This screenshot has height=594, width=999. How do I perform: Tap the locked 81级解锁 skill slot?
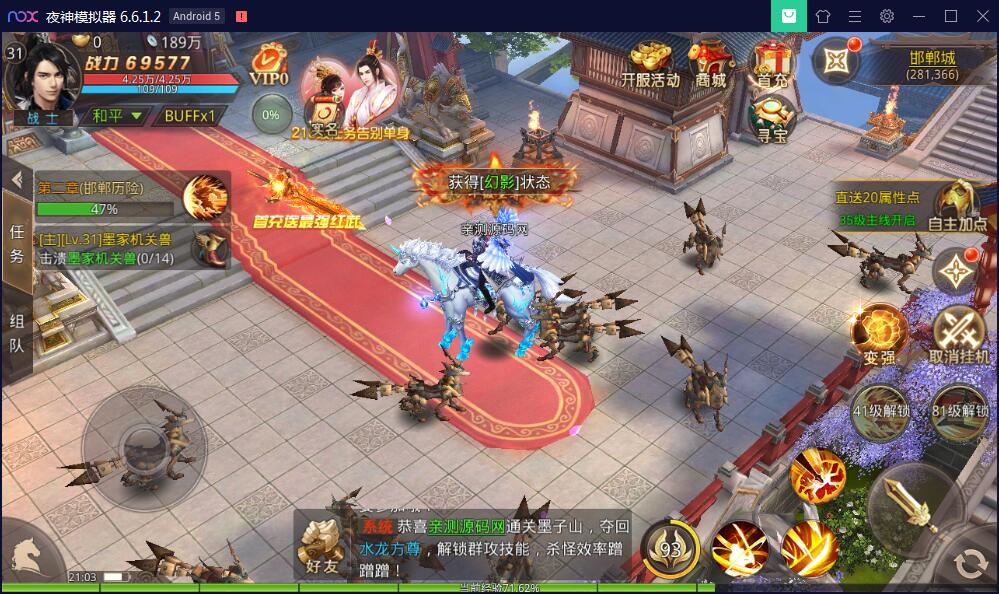[x=959, y=411]
